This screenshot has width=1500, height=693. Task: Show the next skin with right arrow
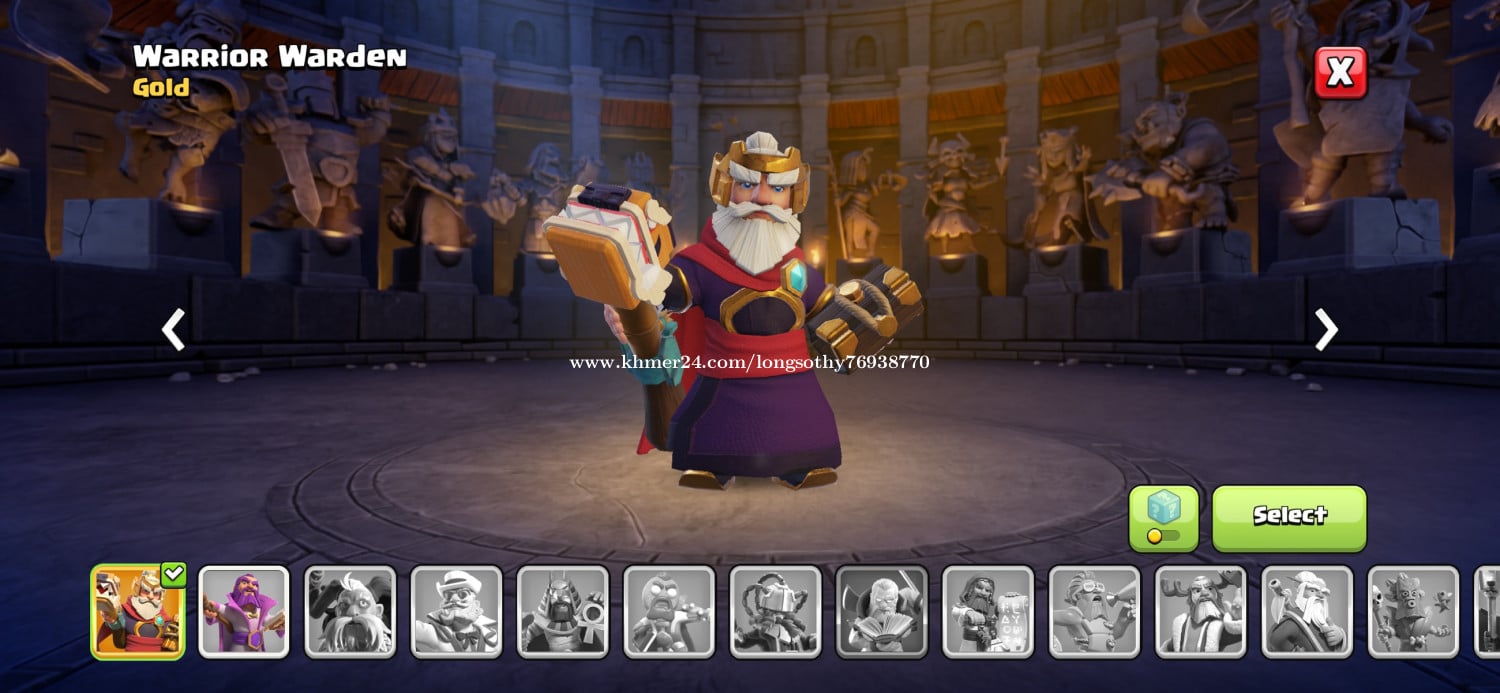point(1326,330)
